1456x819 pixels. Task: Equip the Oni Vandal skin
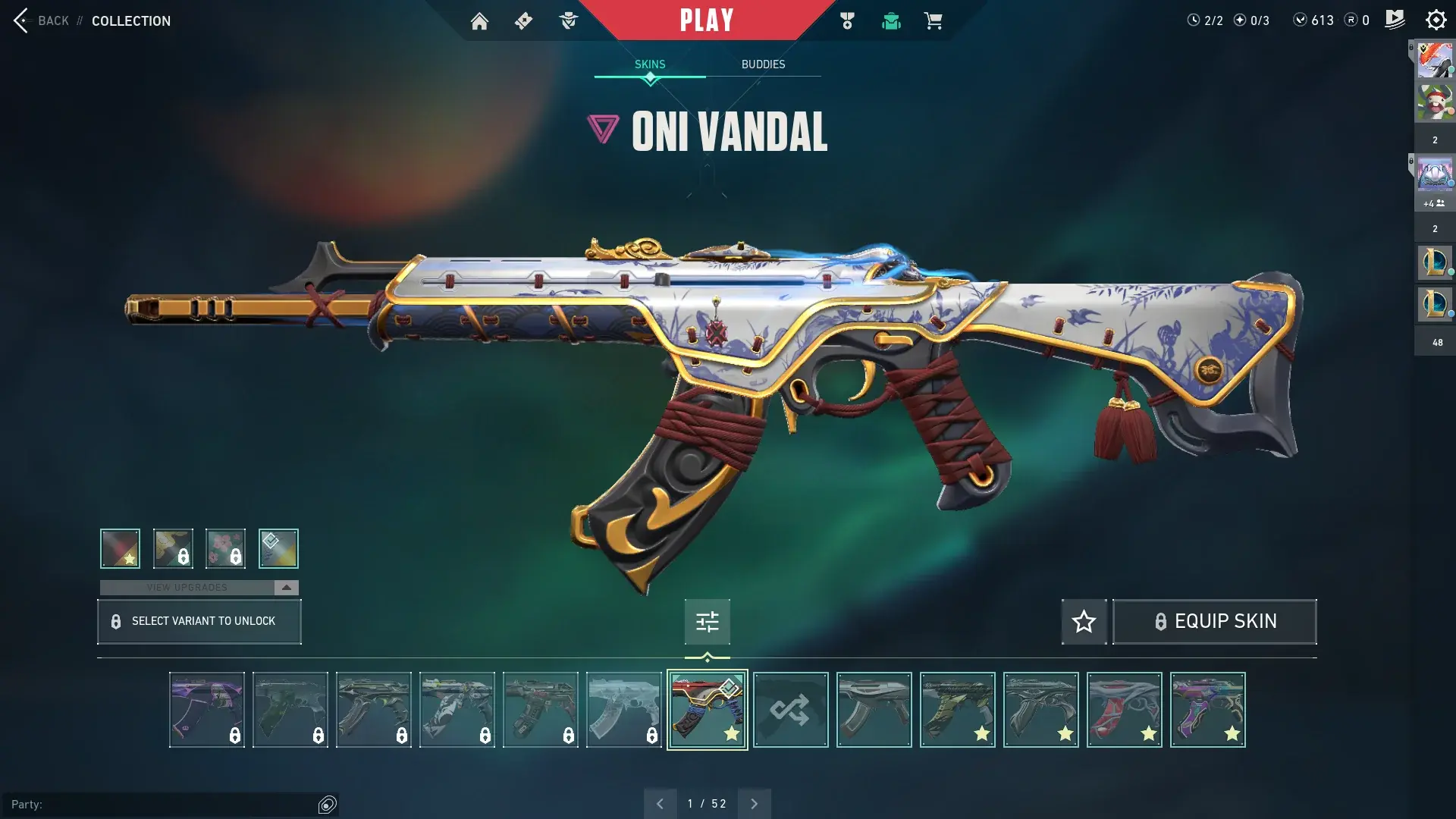pos(1214,622)
